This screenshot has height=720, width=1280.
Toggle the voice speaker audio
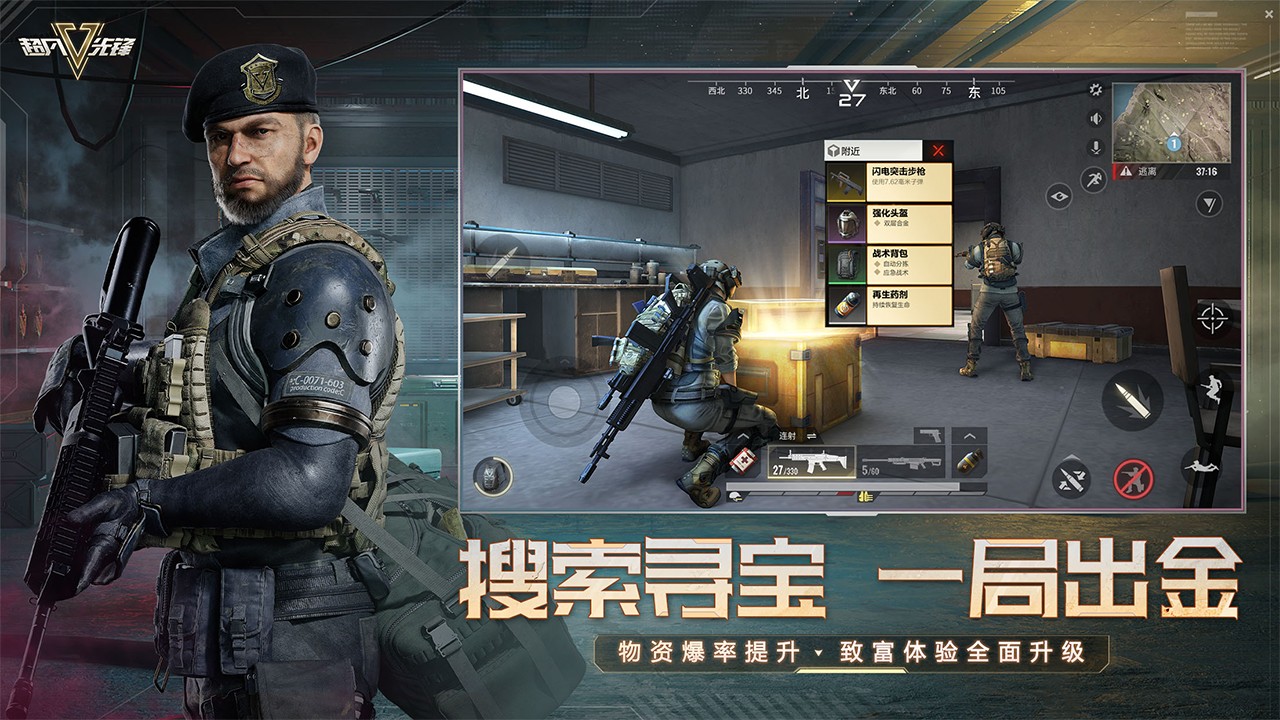(1096, 118)
